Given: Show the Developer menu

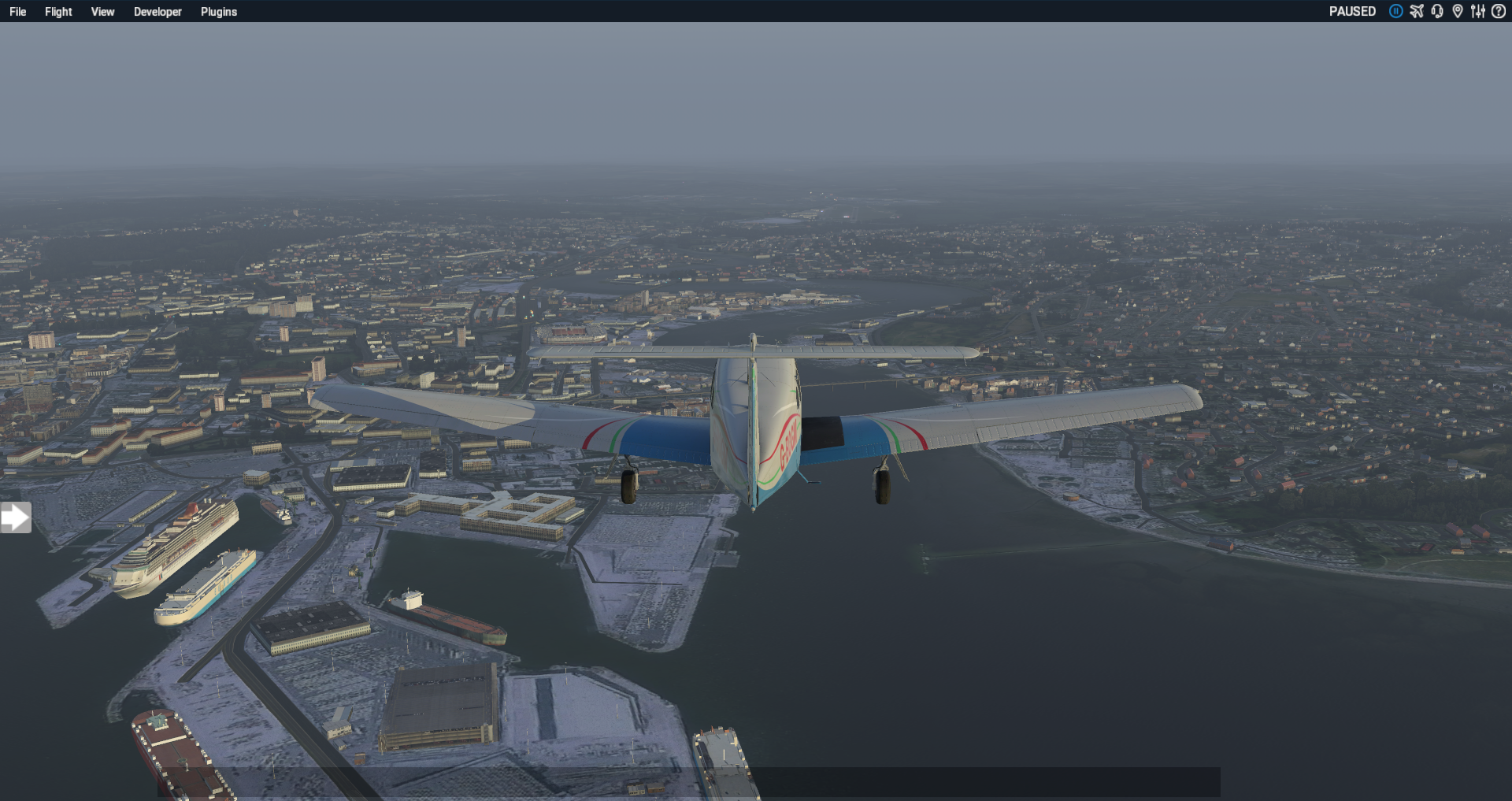Looking at the screenshot, I should point(157,12).
